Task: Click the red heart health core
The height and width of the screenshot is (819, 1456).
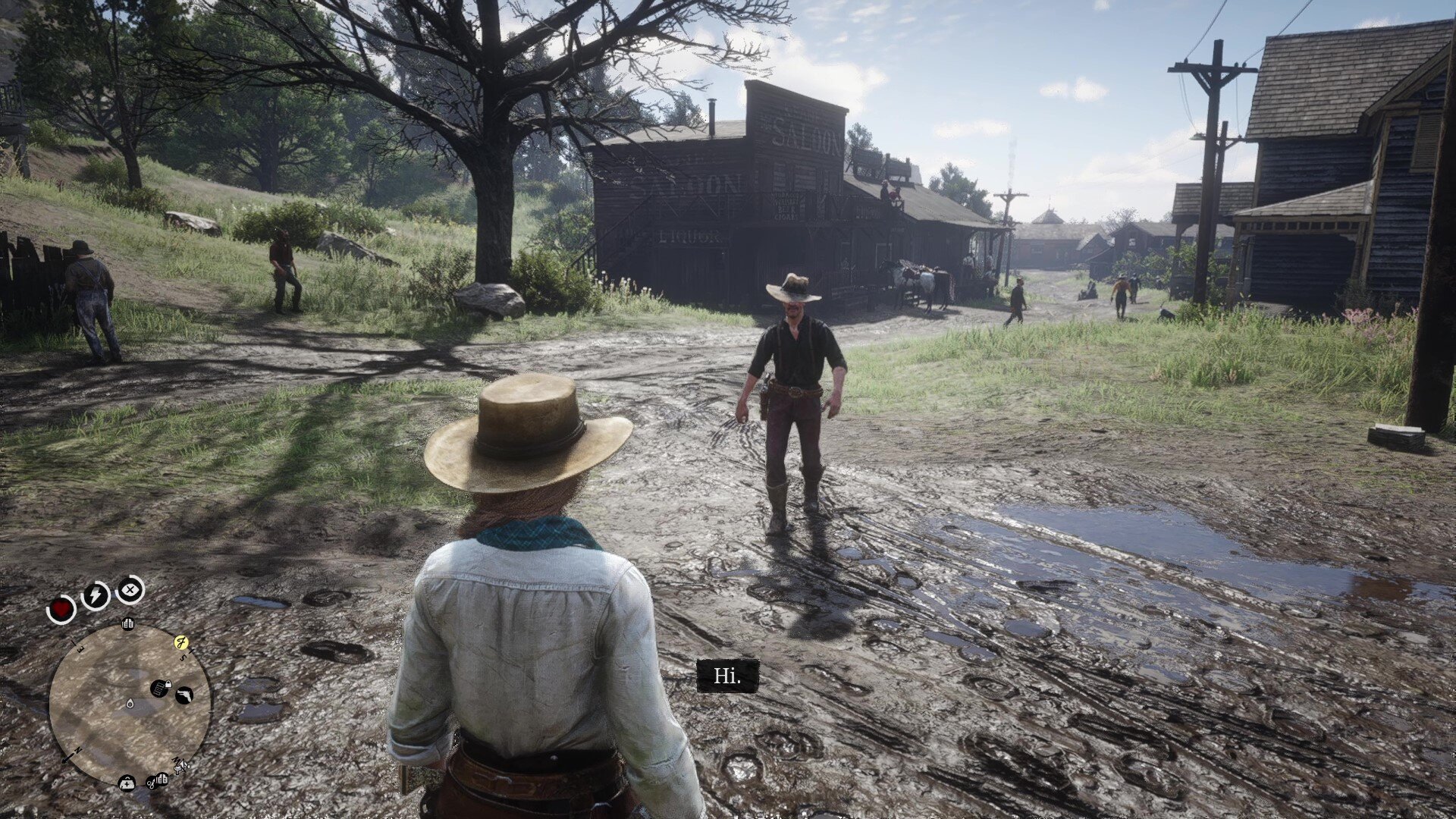Action: tap(61, 608)
